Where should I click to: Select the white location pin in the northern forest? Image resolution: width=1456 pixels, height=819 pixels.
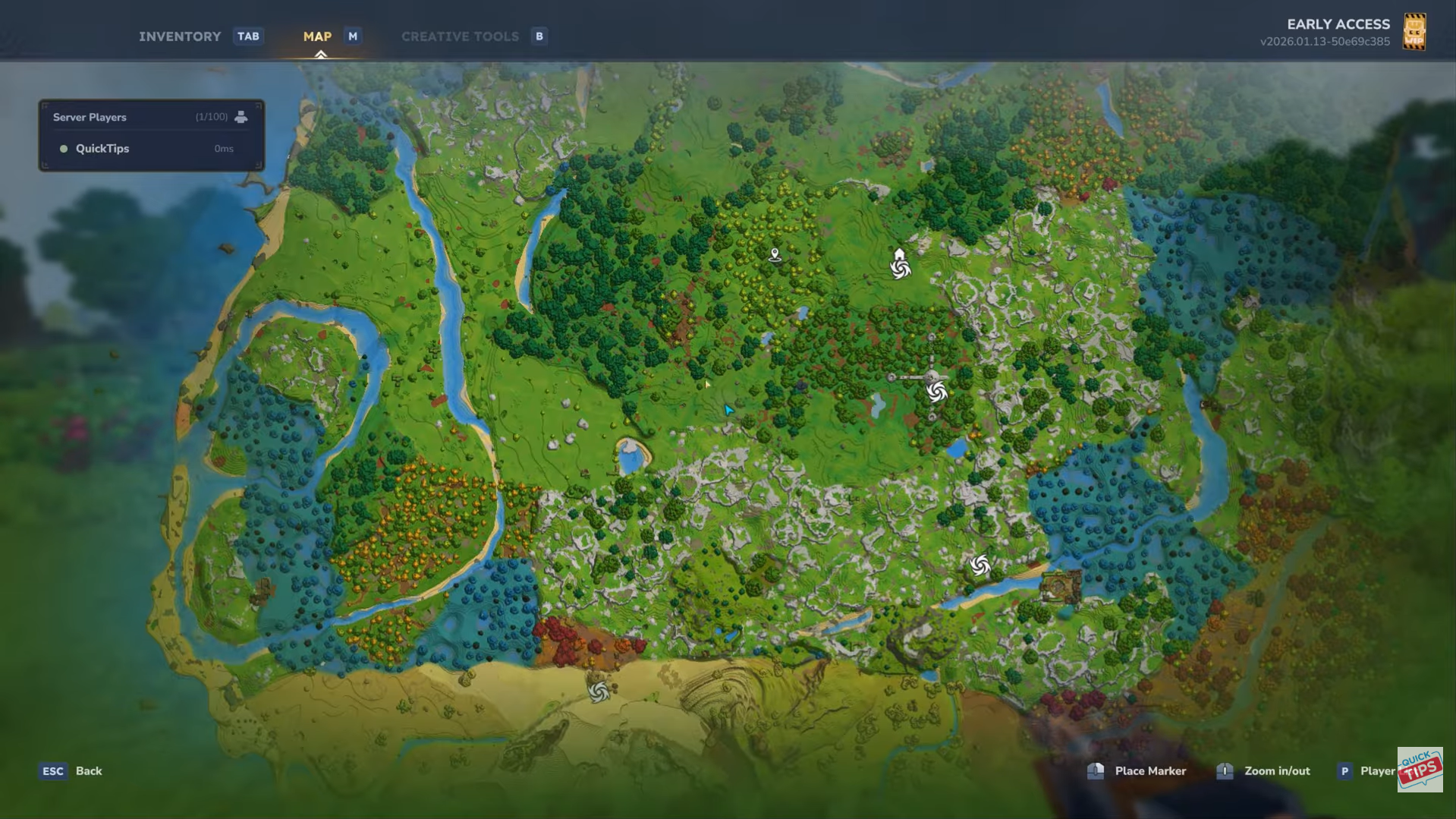coord(774,254)
